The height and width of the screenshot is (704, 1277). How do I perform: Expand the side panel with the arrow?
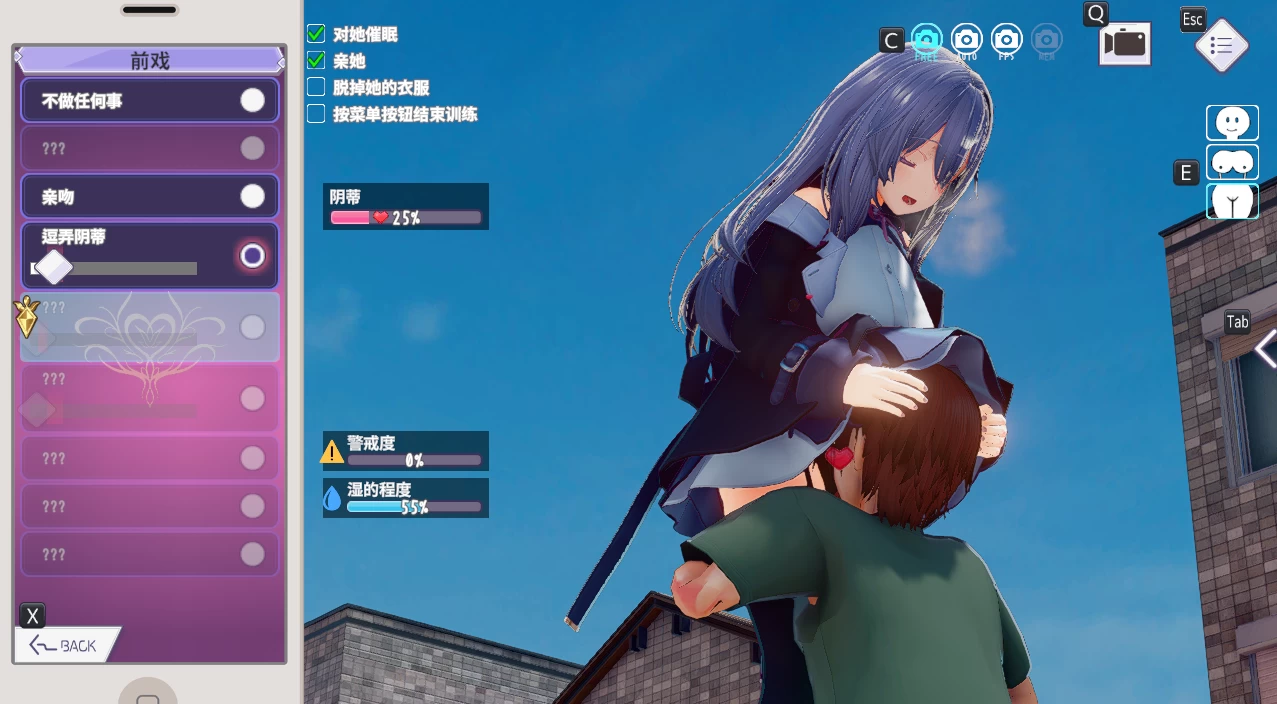point(1265,350)
